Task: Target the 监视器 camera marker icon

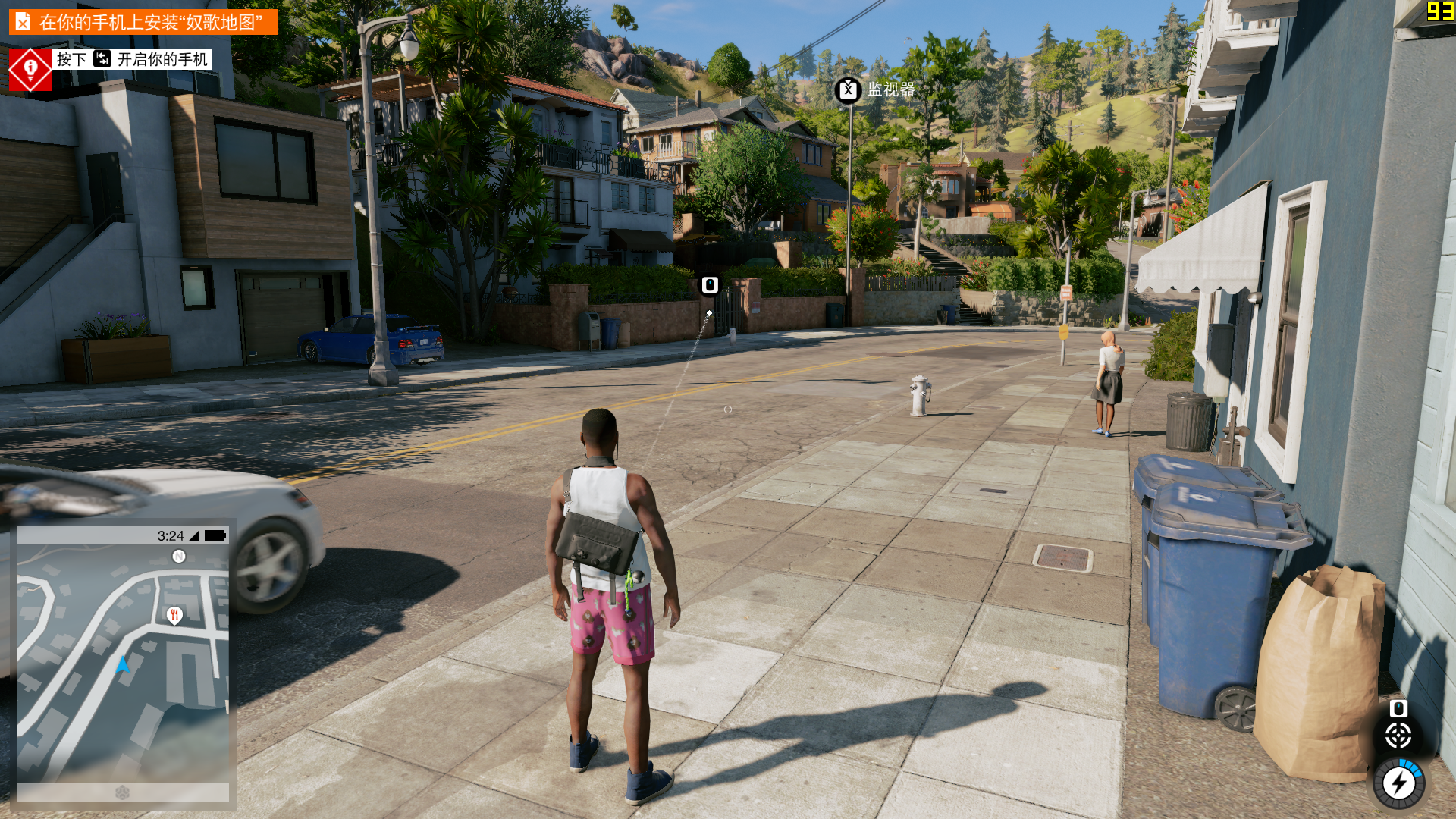Action: [x=848, y=90]
